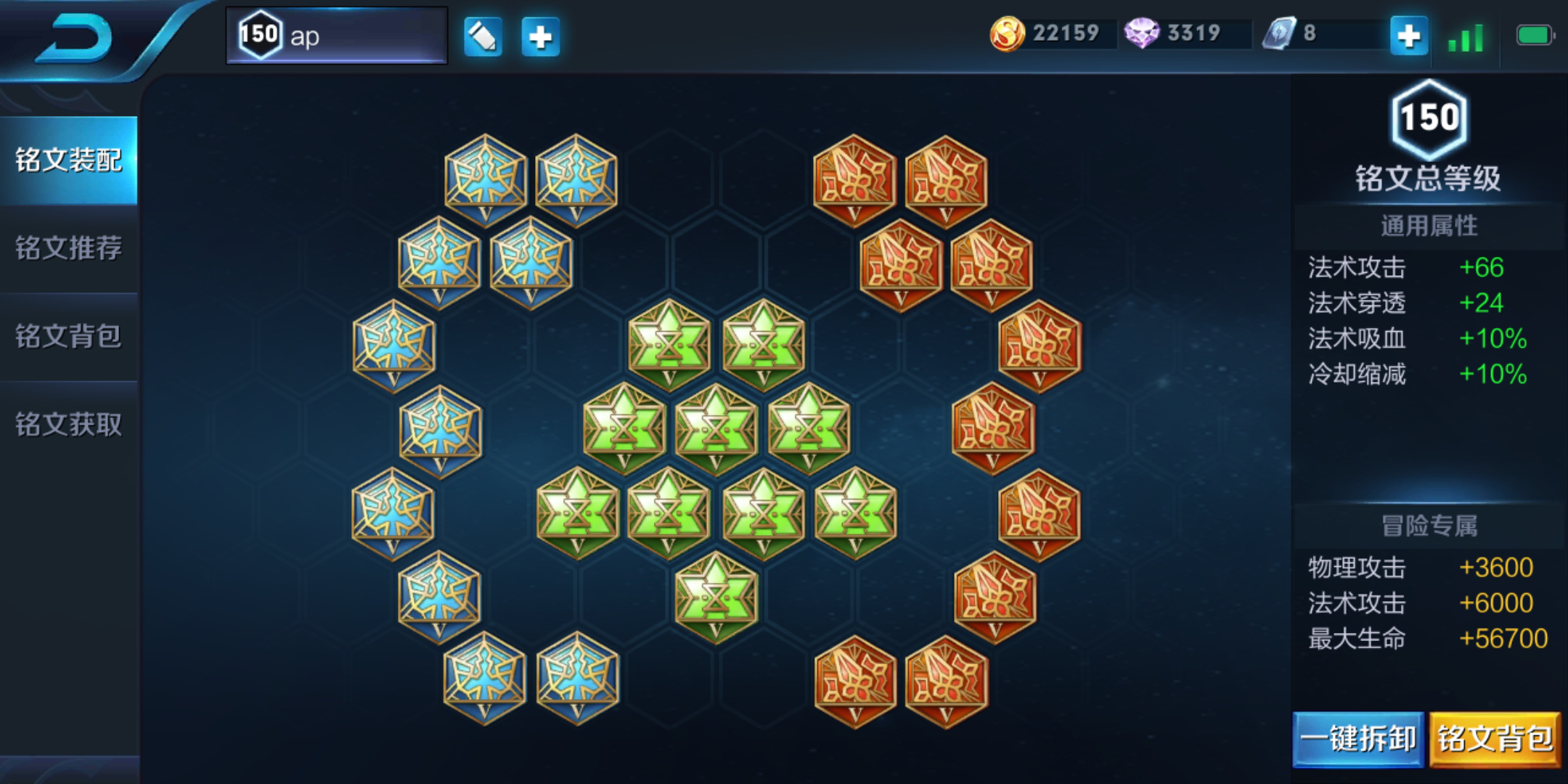Viewport: 1568px width, 784px height.
Task: Open the 铭文背包 side tab
Action: [x=69, y=336]
